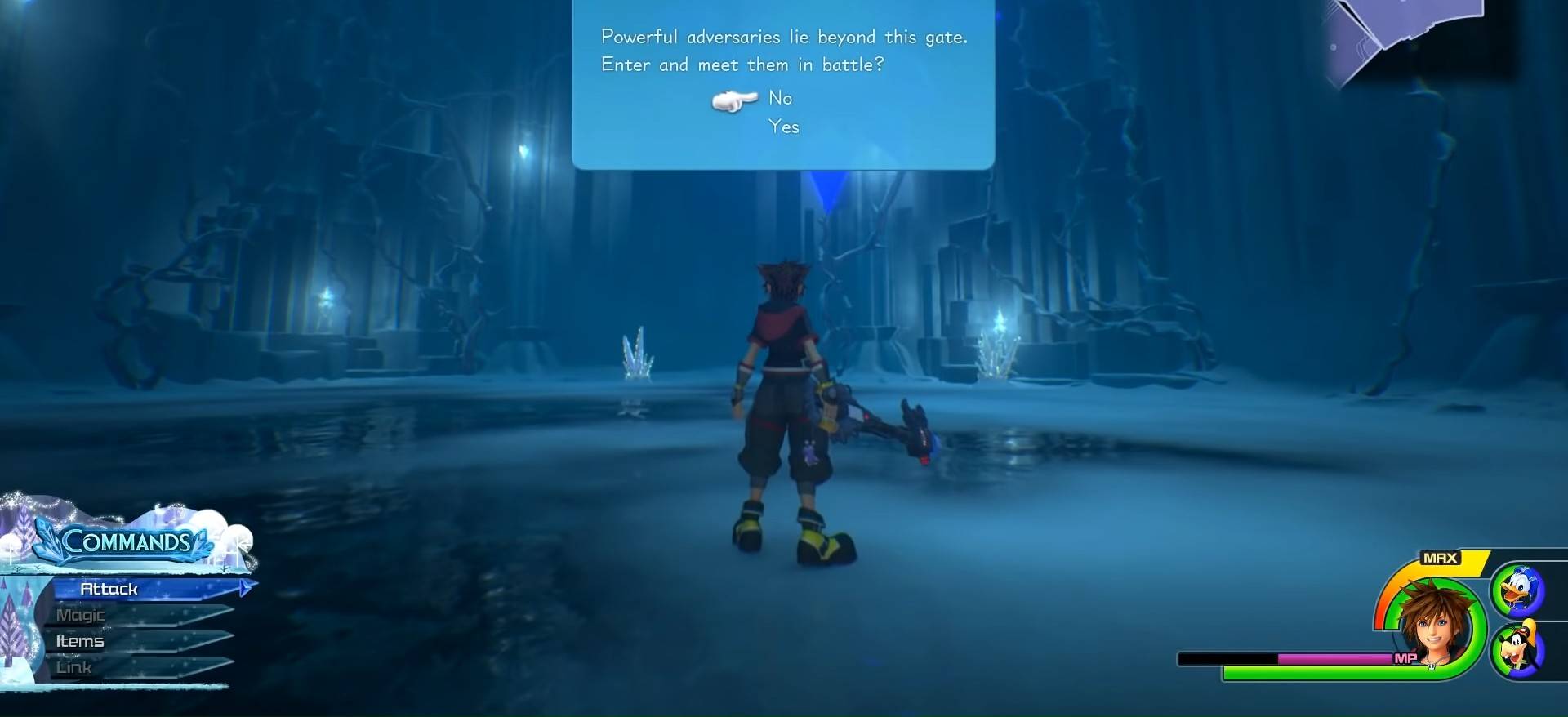Select the Link command
The height and width of the screenshot is (717, 1568).
click(x=73, y=666)
